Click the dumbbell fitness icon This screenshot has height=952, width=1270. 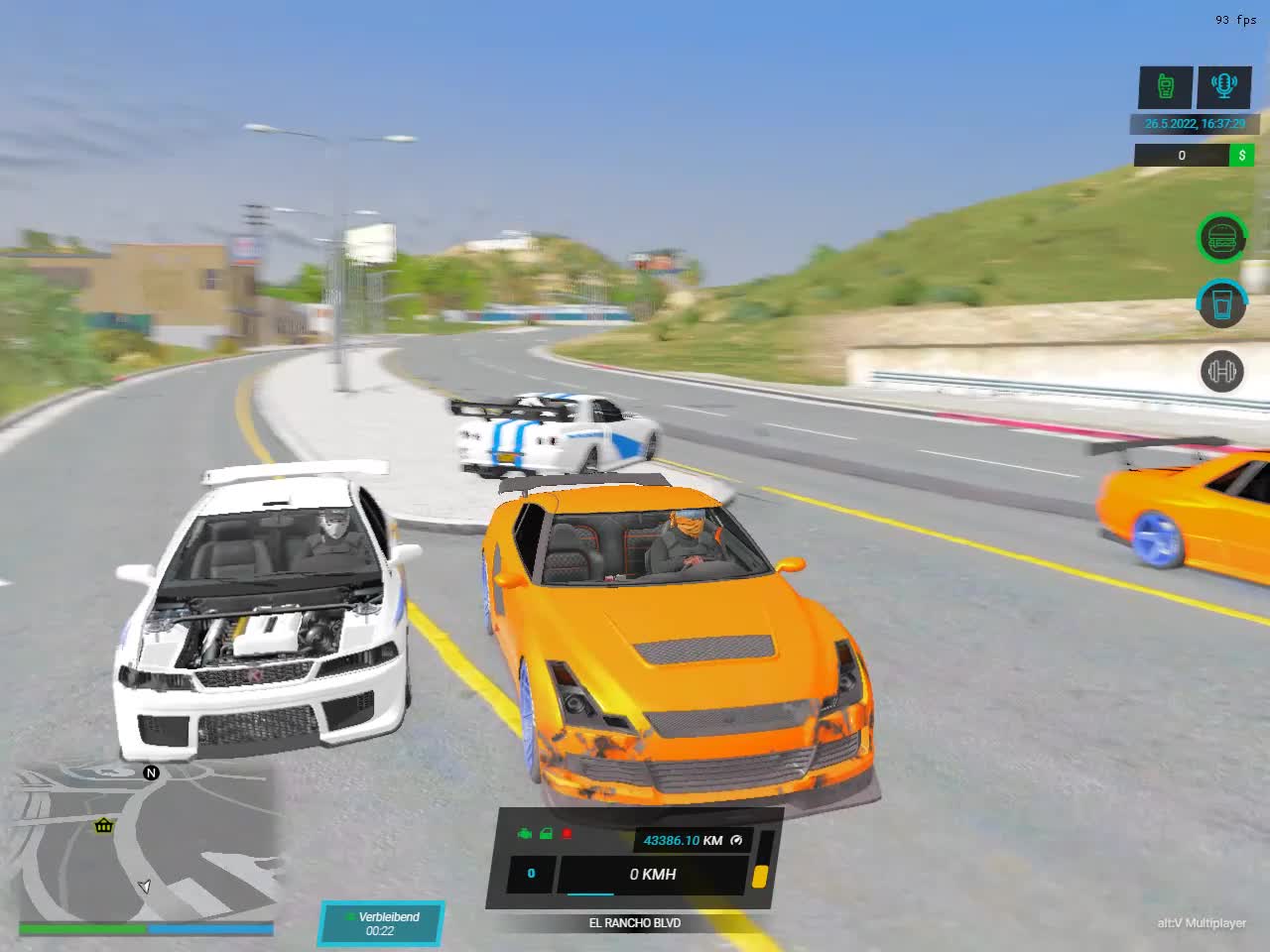[x=1221, y=372]
